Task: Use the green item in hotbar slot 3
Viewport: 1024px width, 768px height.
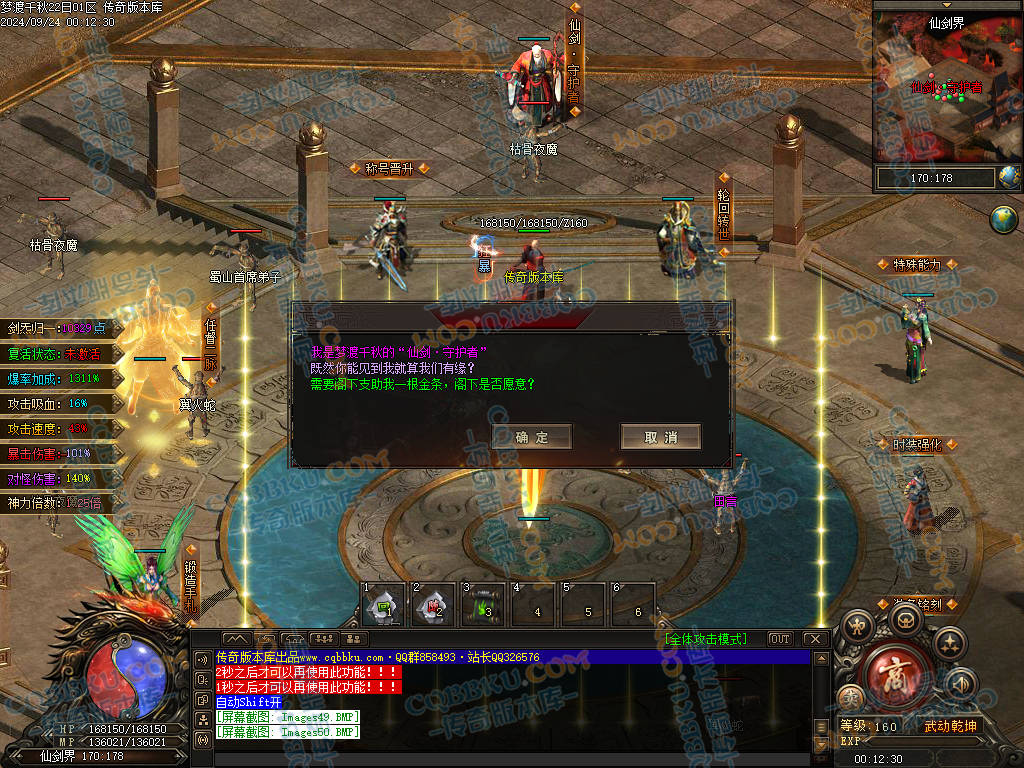Action: point(483,605)
